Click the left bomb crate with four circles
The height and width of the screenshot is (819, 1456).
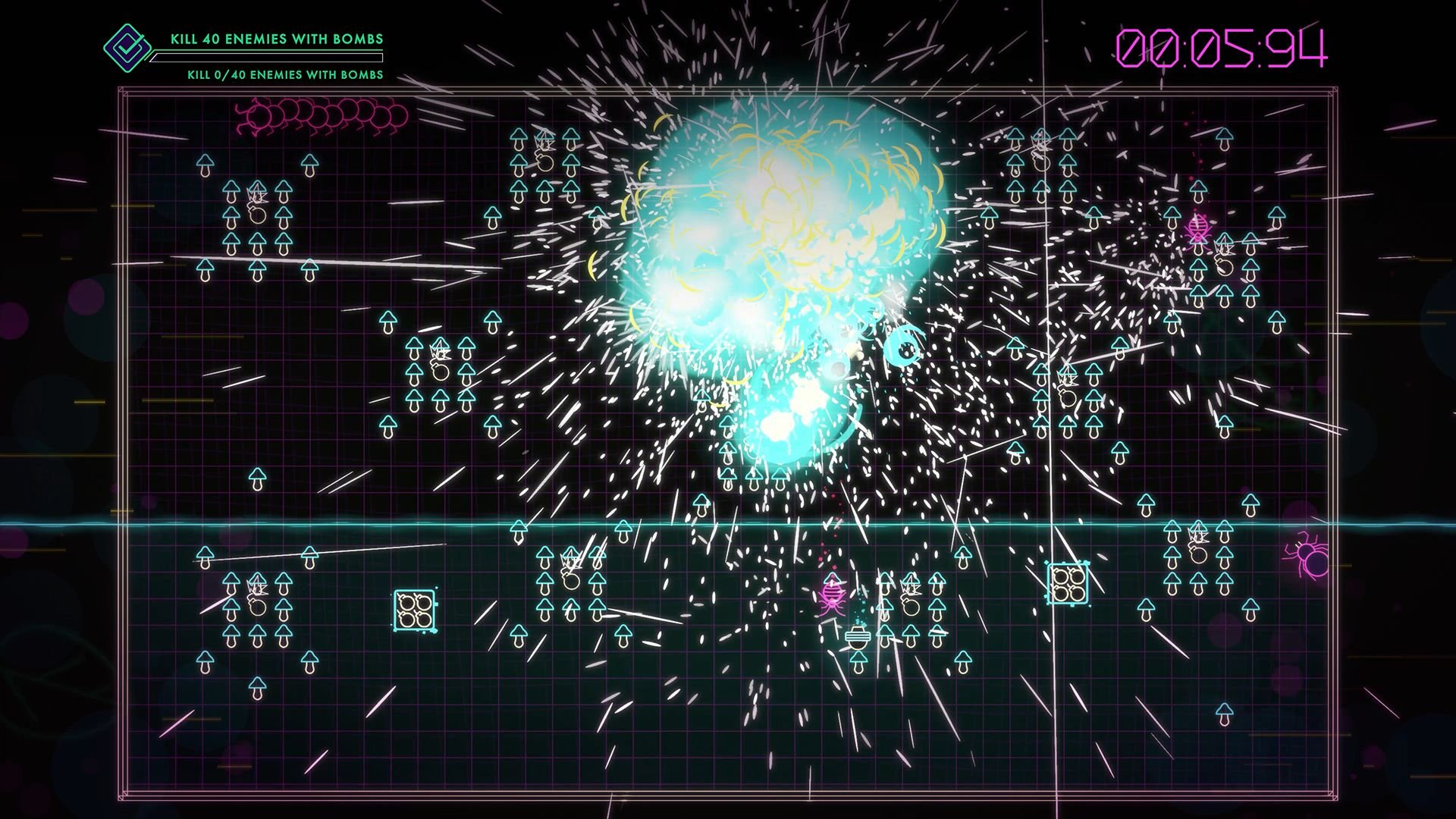click(x=413, y=608)
